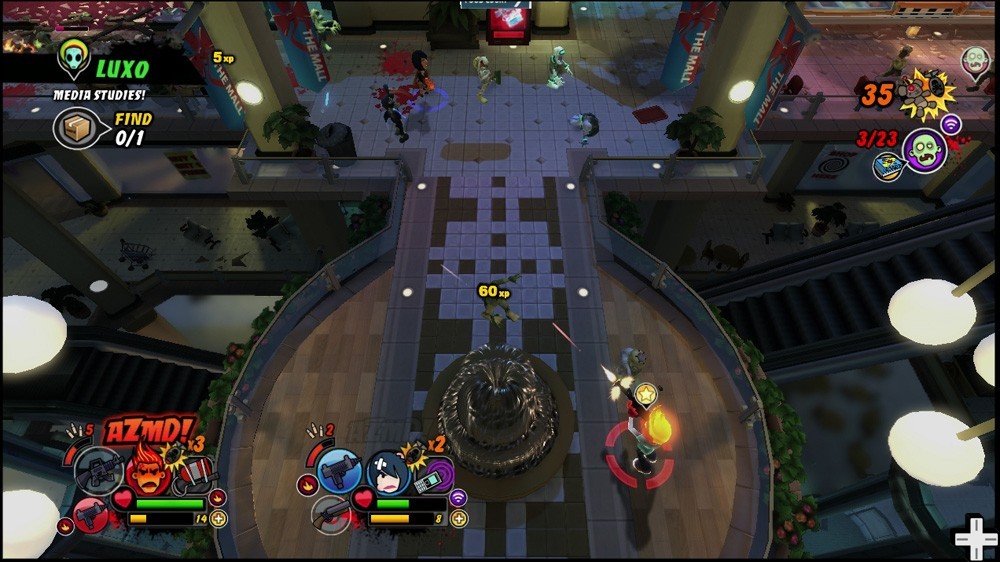Switch to player one's red SMG slot
The image size is (1000, 562).
click(x=90, y=515)
